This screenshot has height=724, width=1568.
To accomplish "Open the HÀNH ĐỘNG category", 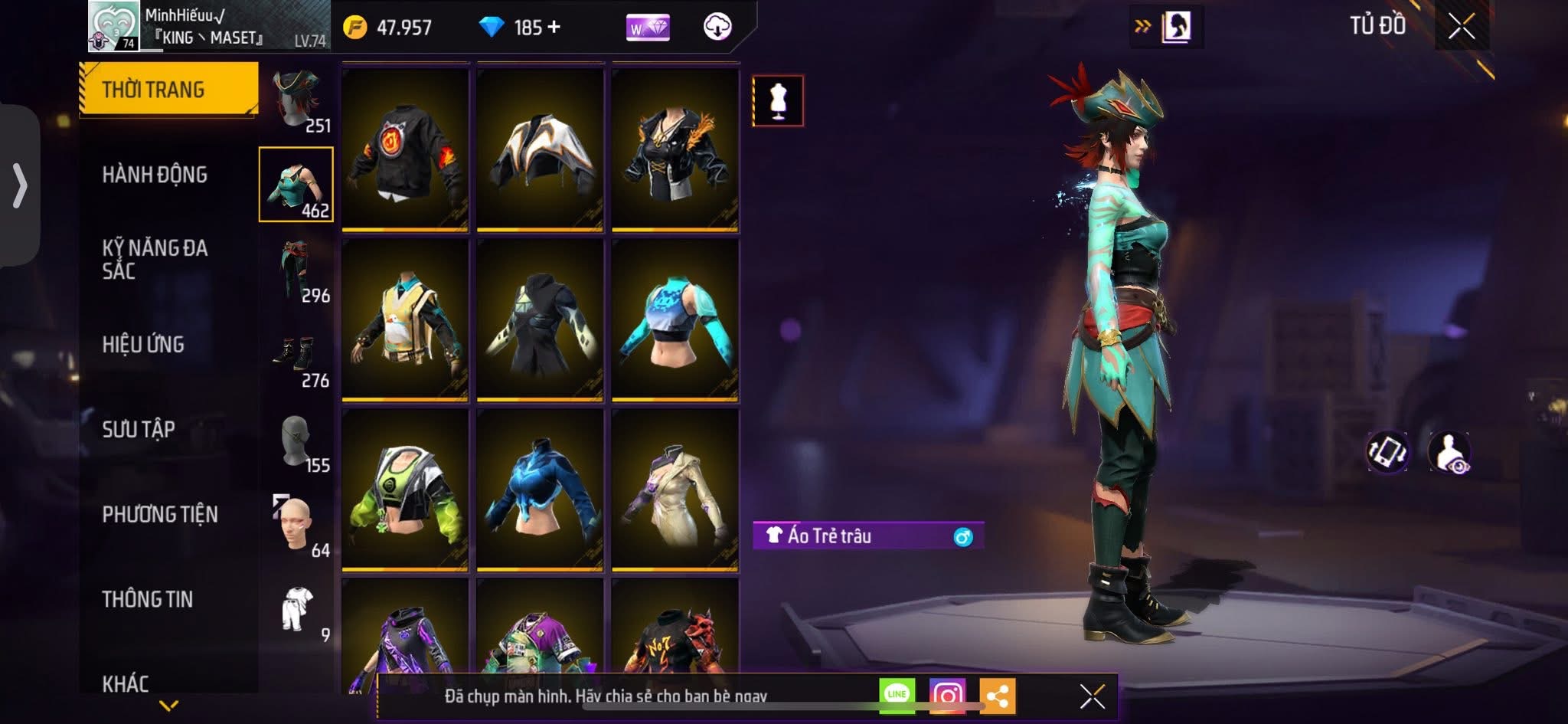I will [155, 175].
